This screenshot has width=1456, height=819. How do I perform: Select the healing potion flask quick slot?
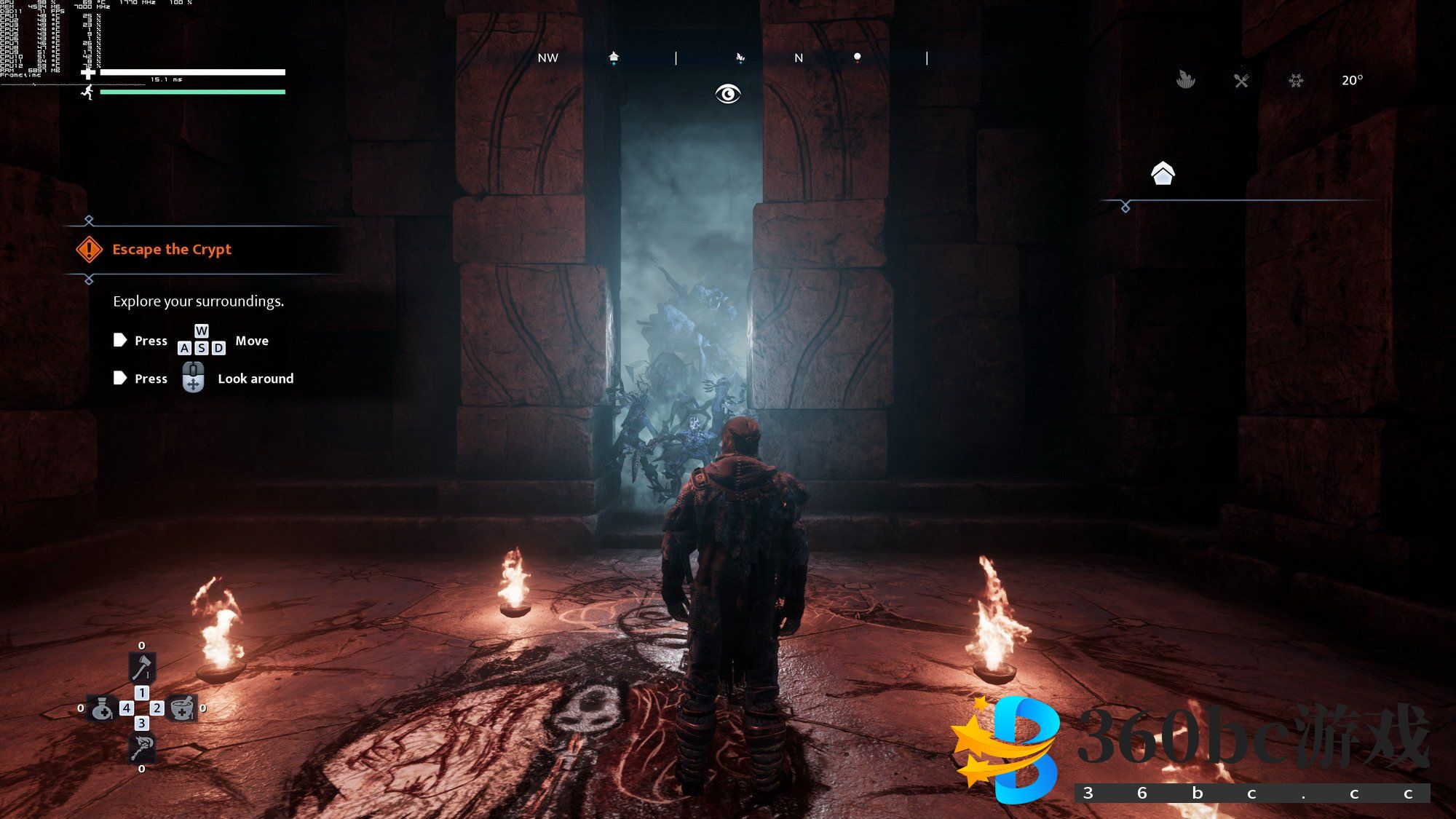(101, 708)
